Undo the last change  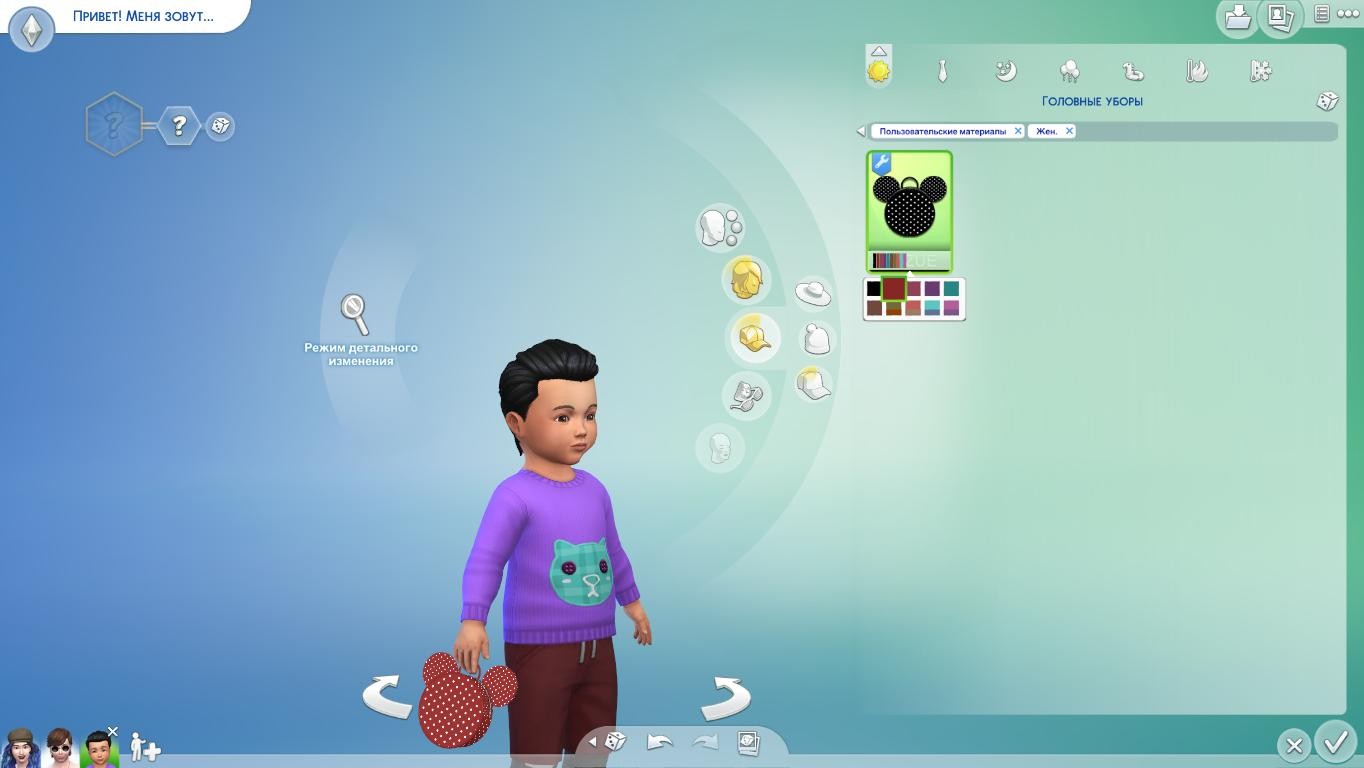click(659, 742)
